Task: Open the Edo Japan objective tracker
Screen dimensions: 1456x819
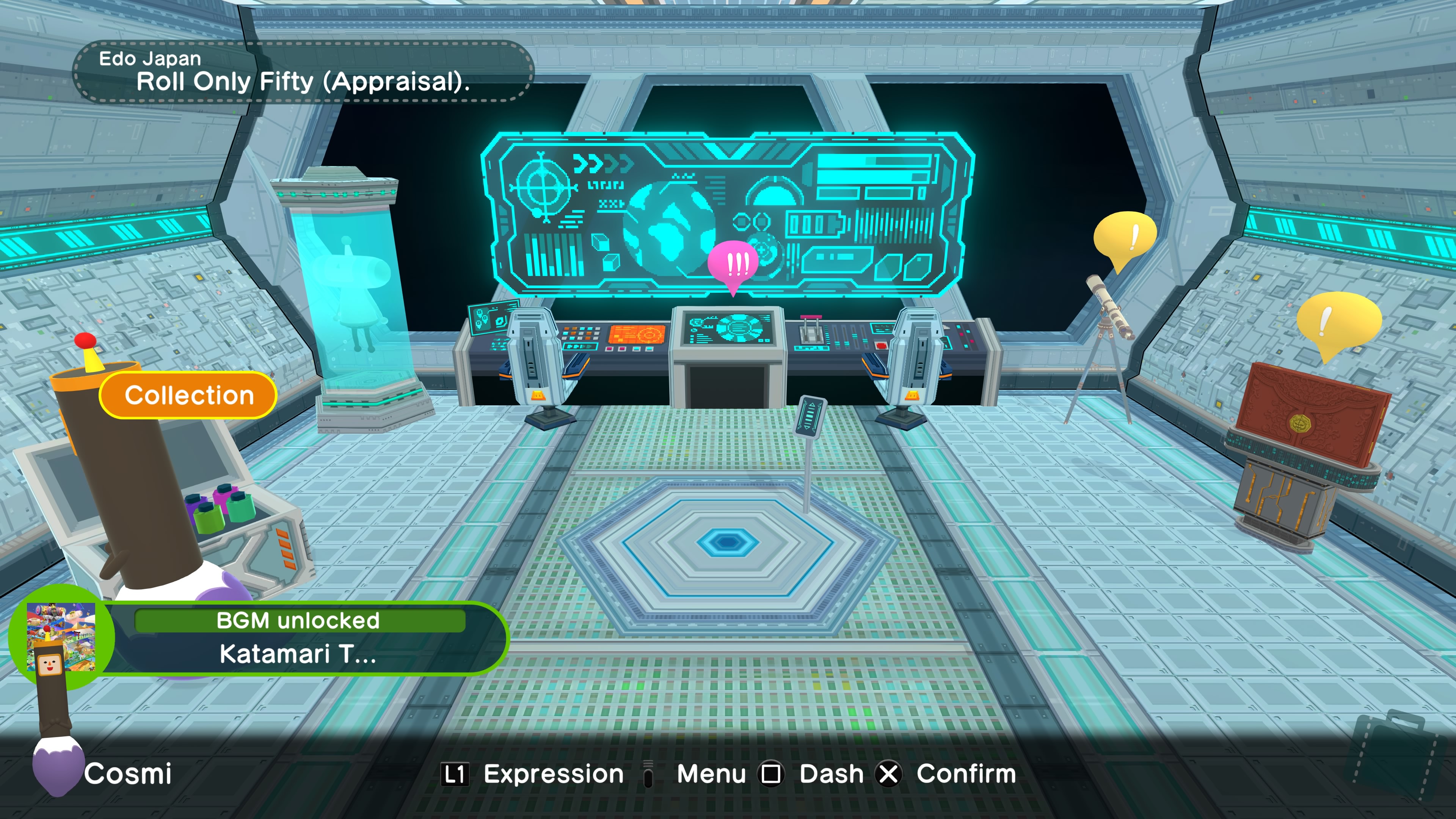Action: [x=303, y=72]
